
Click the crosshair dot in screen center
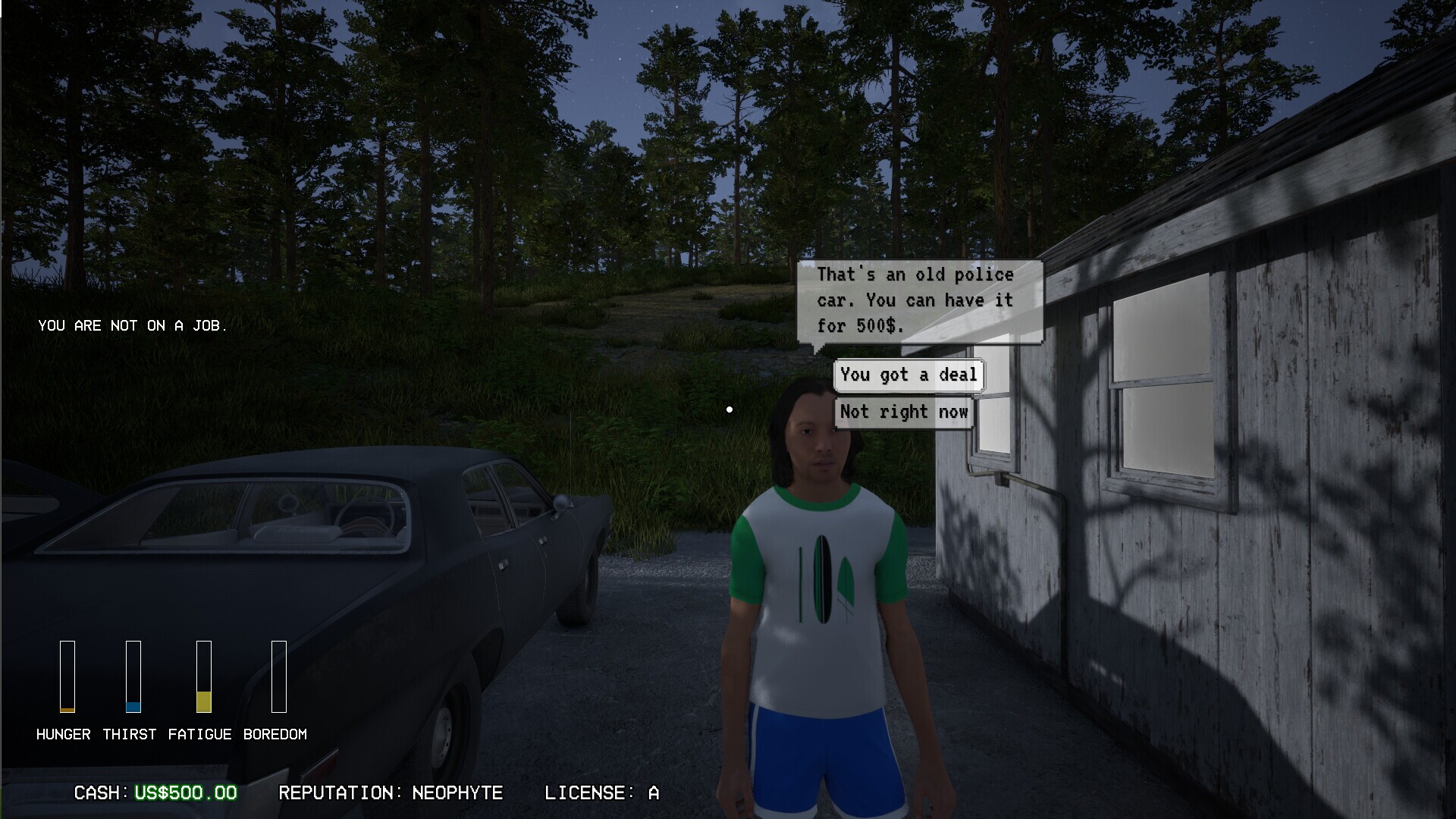[x=730, y=409]
